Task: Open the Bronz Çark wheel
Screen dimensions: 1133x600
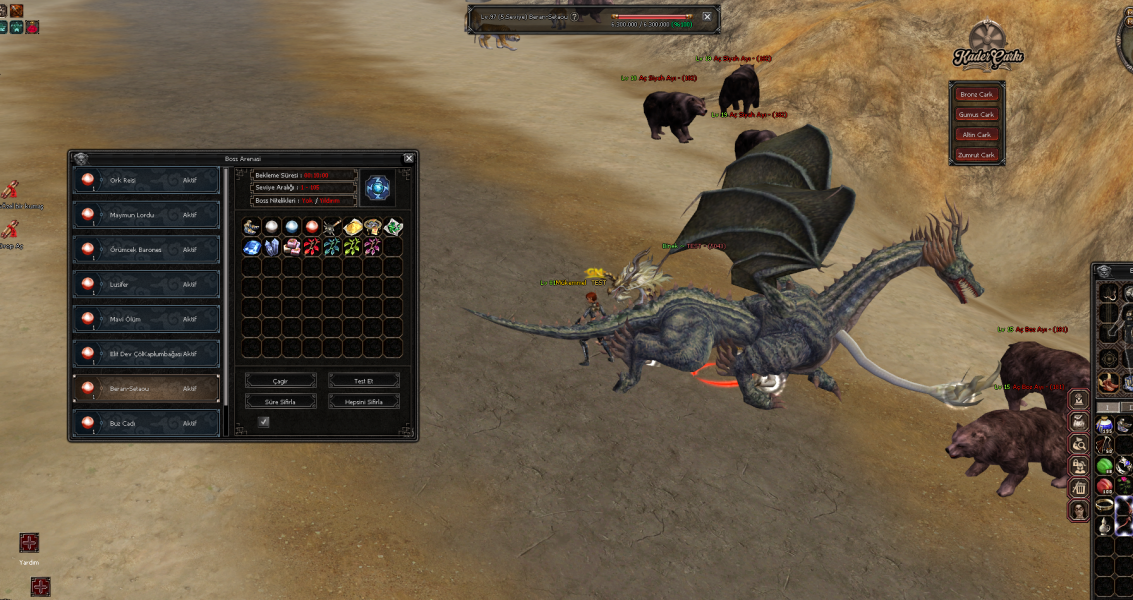Action: pyautogui.click(x=976, y=95)
